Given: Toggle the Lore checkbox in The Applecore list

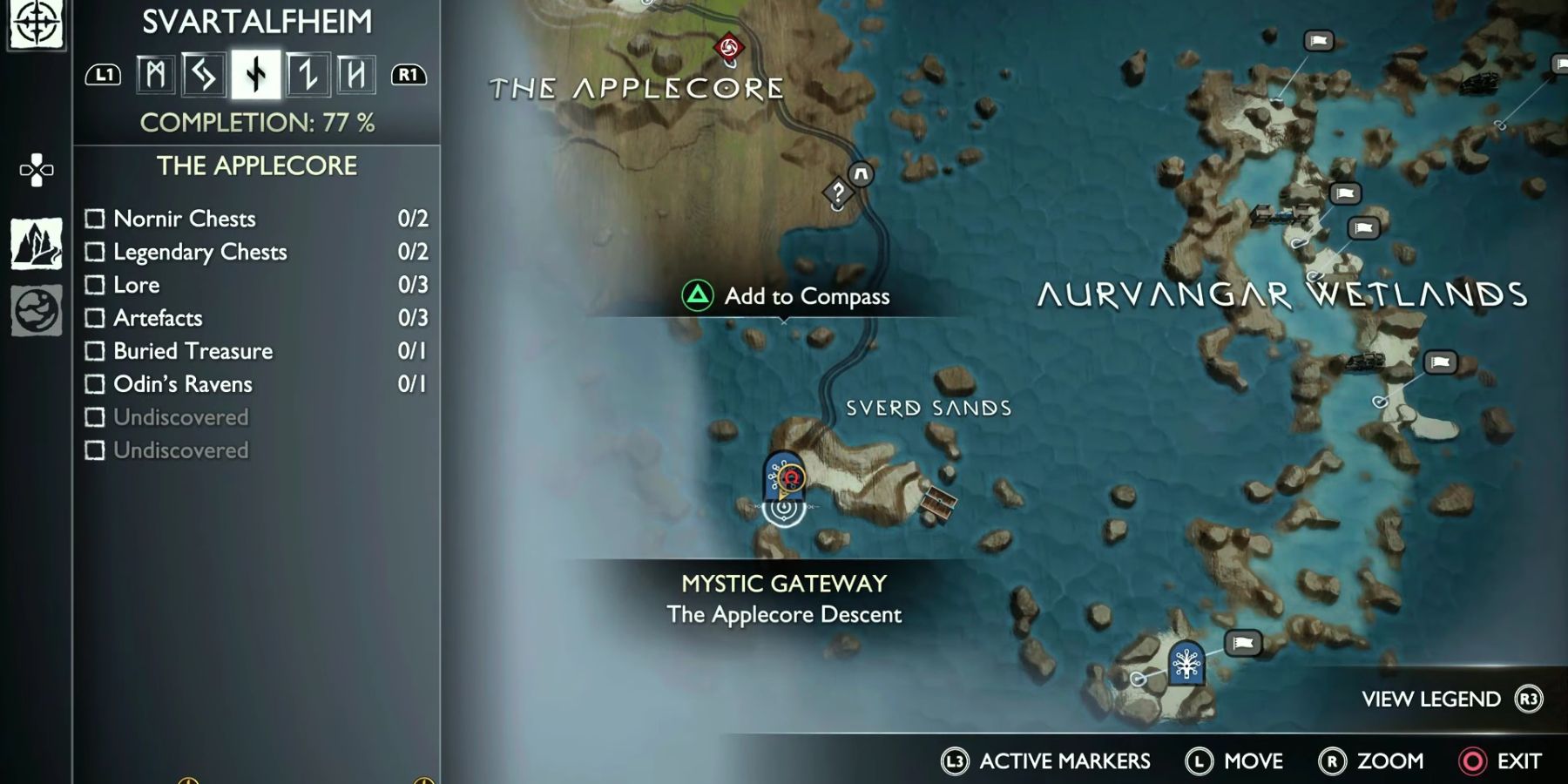Looking at the screenshot, I should 94,285.
